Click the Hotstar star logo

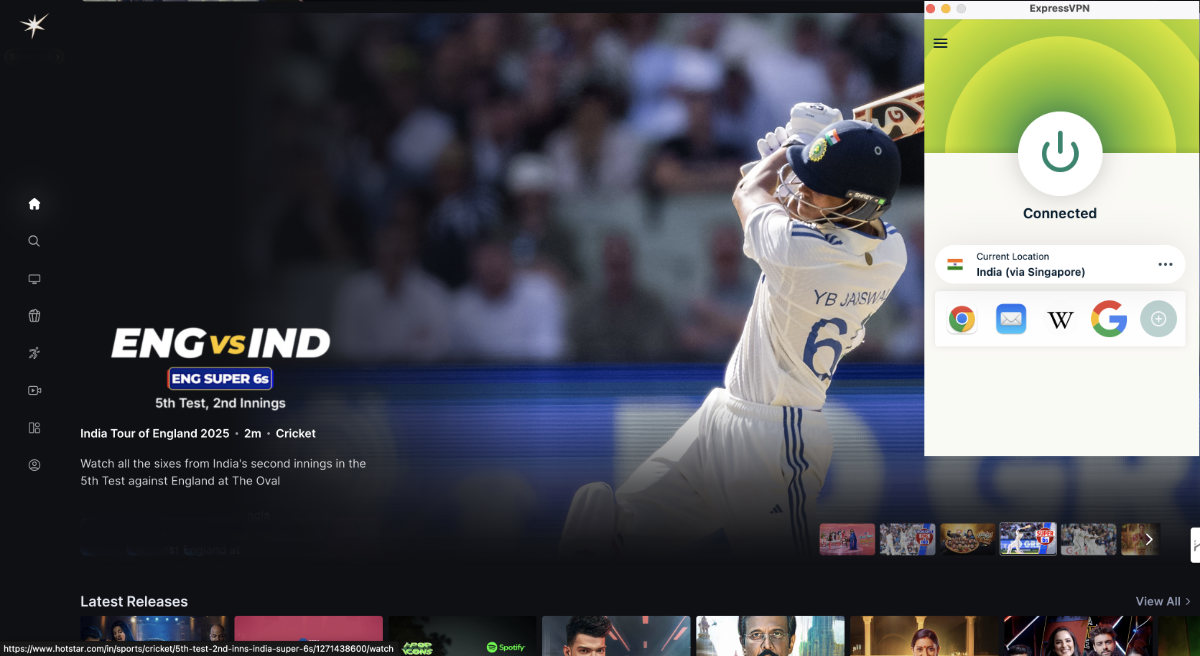click(x=34, y=26)
